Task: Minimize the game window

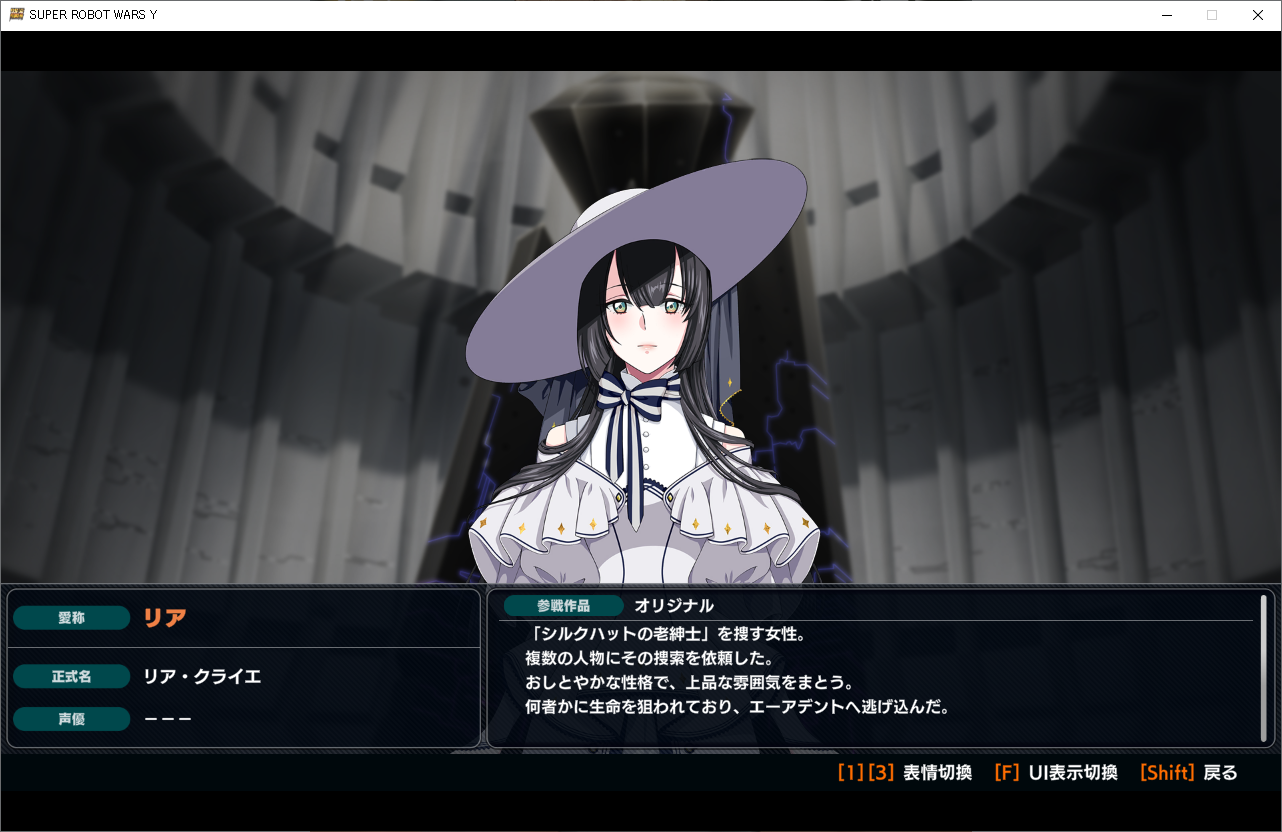Action: click(1166, 15)
